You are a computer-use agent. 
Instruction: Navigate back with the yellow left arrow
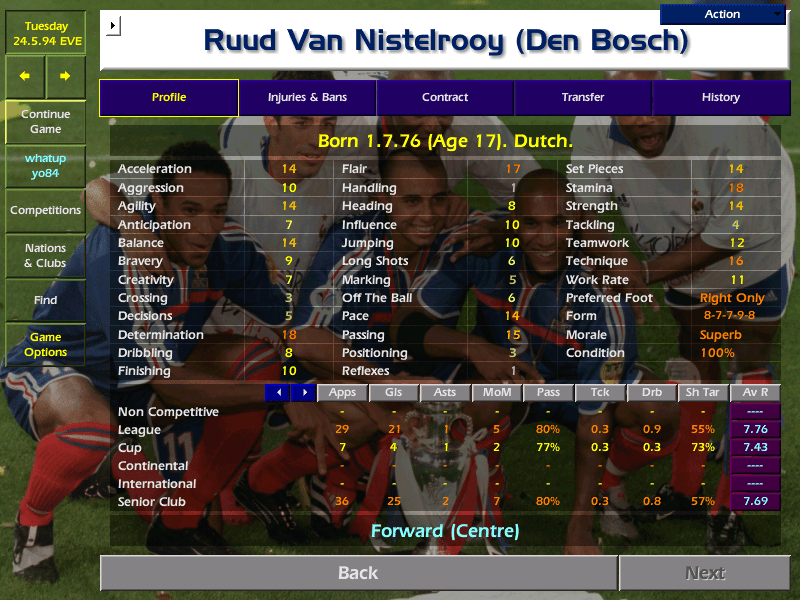25,76
